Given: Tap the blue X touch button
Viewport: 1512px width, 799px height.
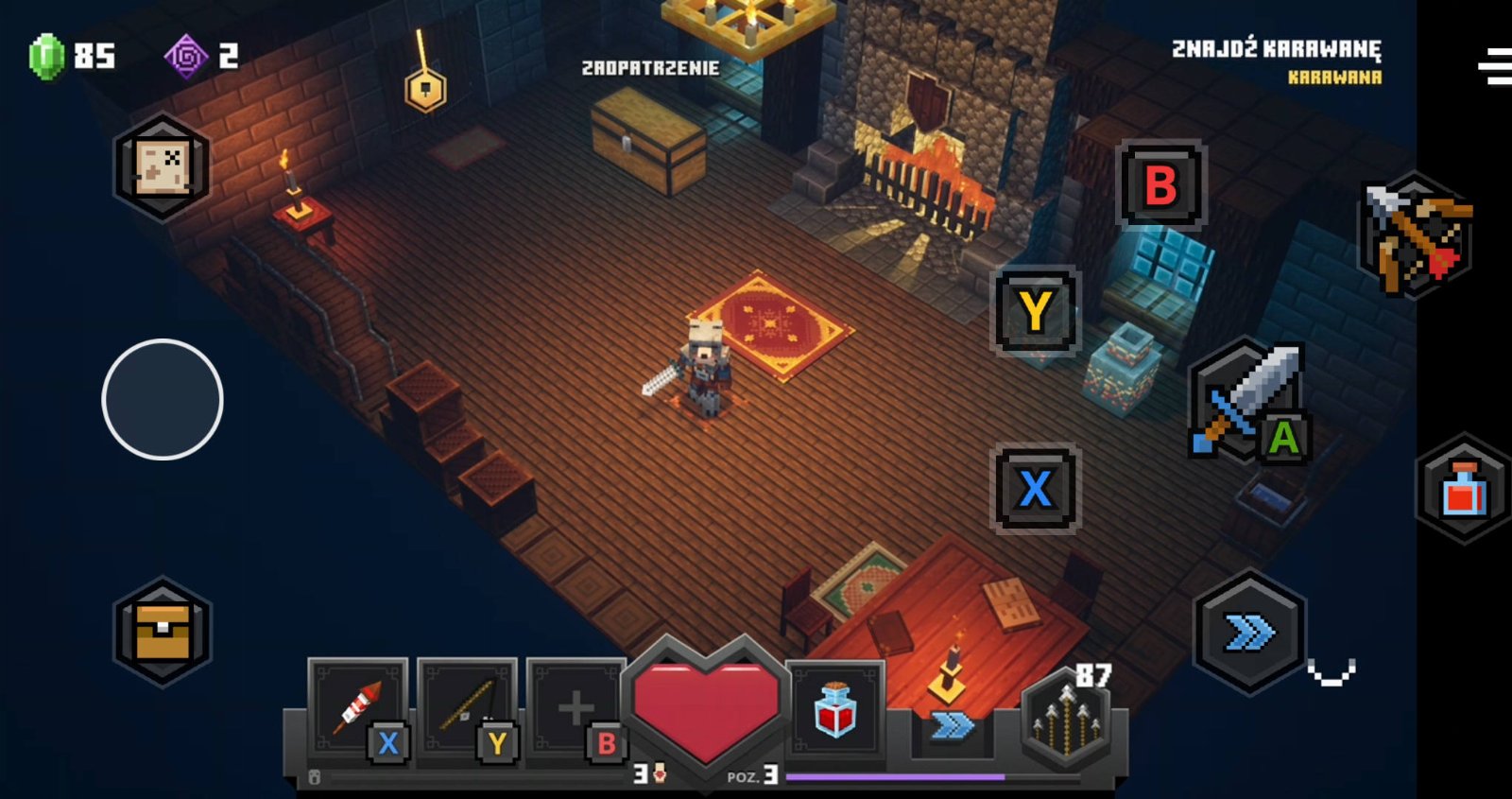Looking at the screenshot, I should tap(1036, 489).
